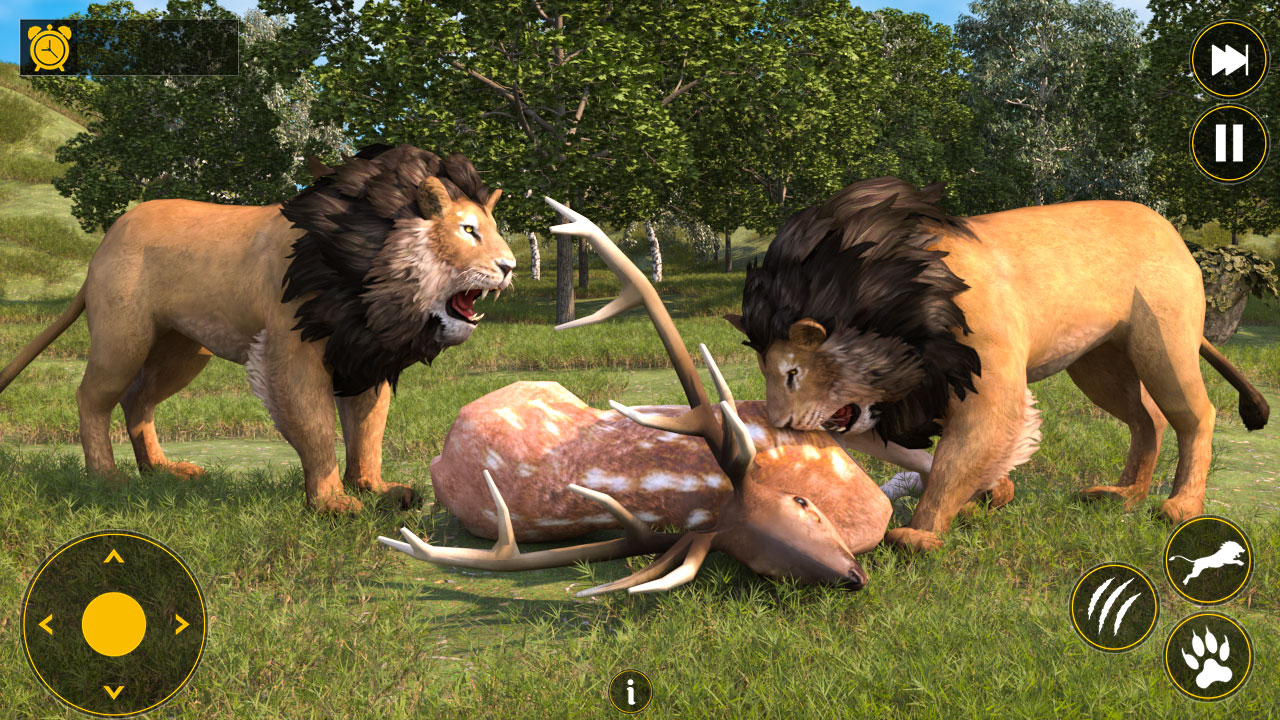This screenshot has width=1280, height=720.
Task: Activate the lion pounce ability icon
Action: point(1210,561)
